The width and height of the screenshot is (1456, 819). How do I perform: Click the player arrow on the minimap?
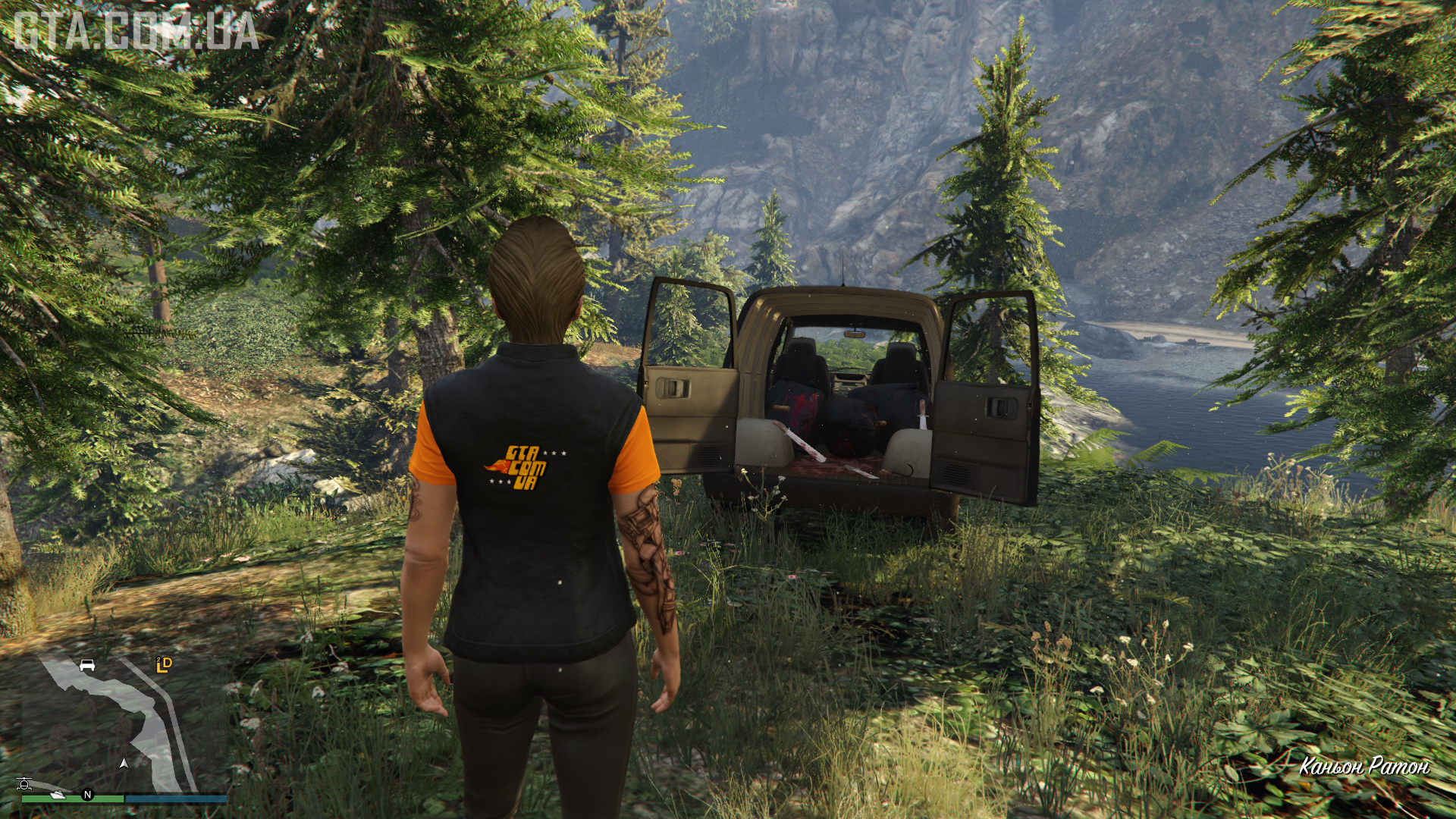pos(124,763)
